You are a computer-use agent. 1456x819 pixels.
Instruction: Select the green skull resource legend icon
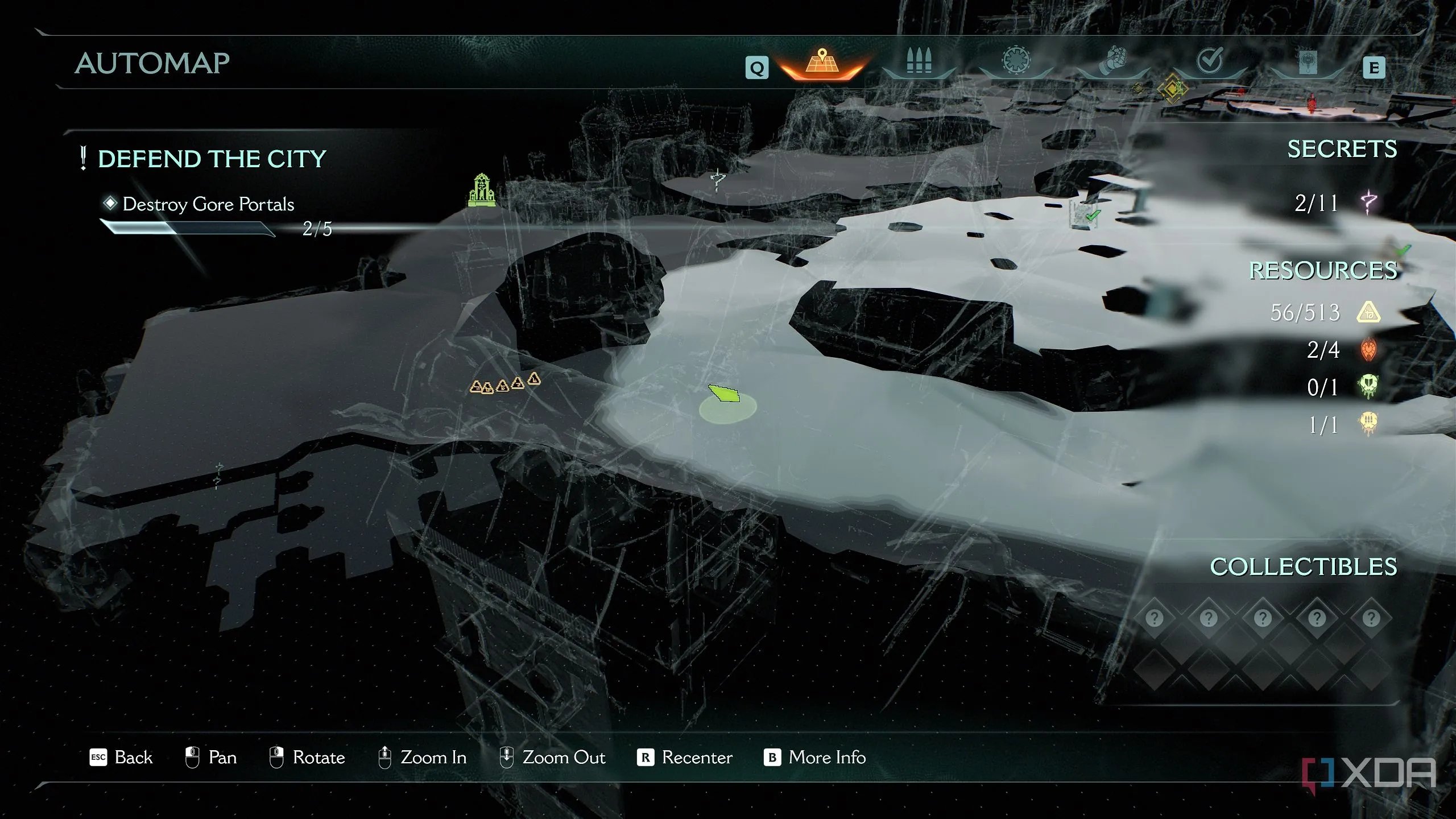click(x=1368, y=387)
